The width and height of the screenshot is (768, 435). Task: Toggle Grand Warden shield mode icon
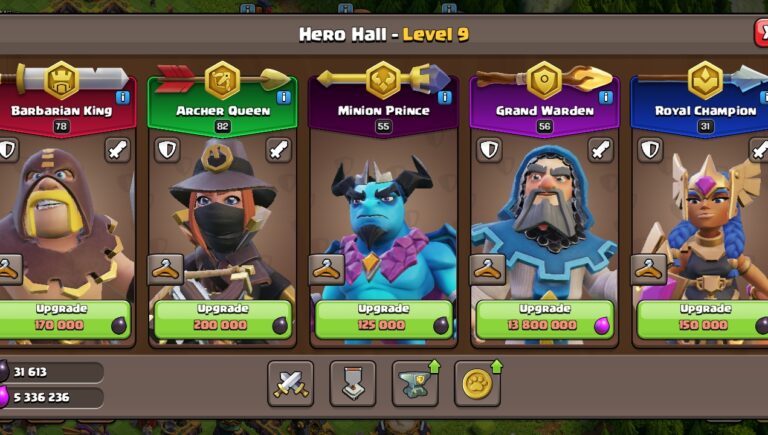488,150
